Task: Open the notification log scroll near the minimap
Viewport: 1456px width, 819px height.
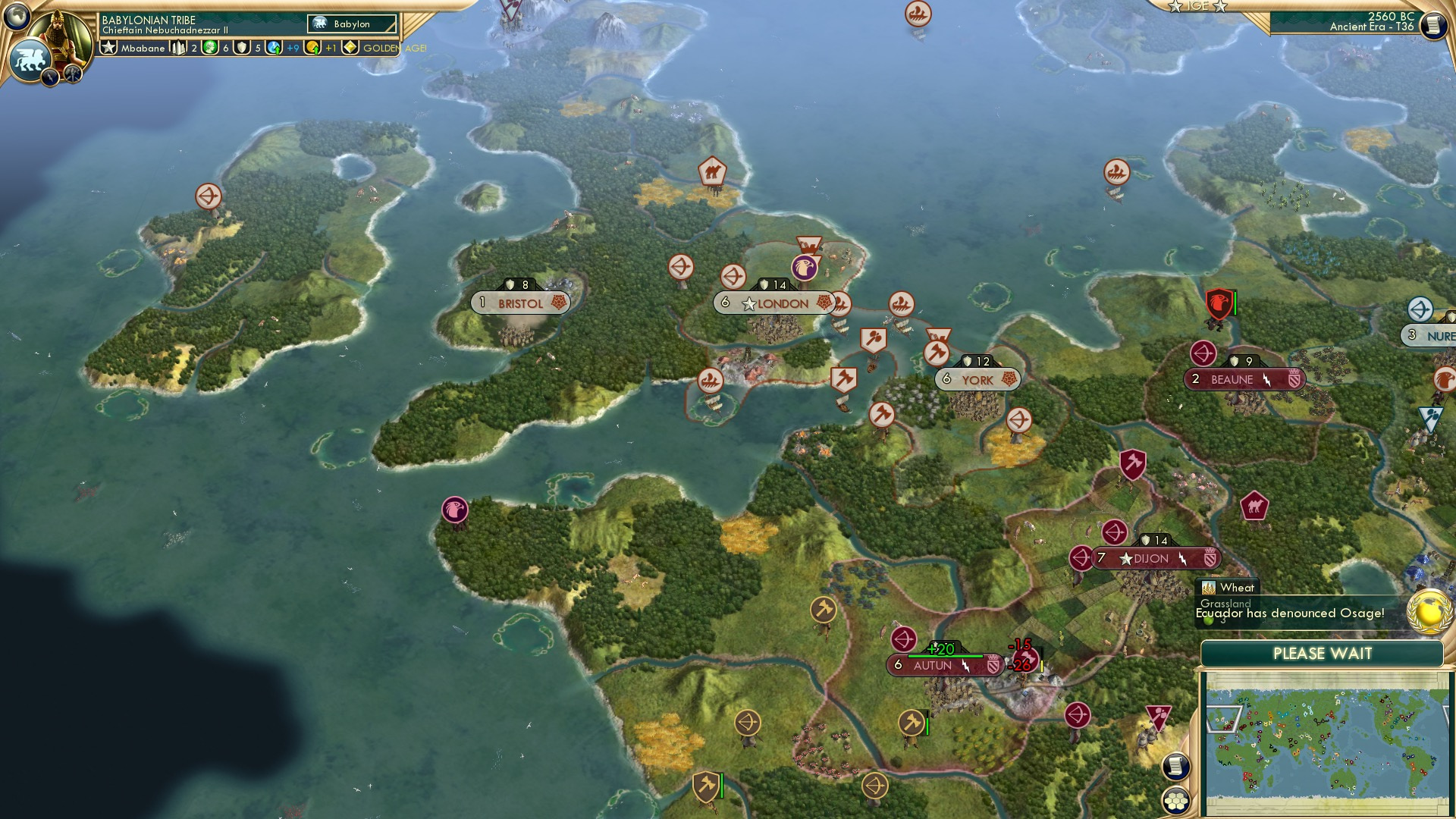Action: 1175,767
